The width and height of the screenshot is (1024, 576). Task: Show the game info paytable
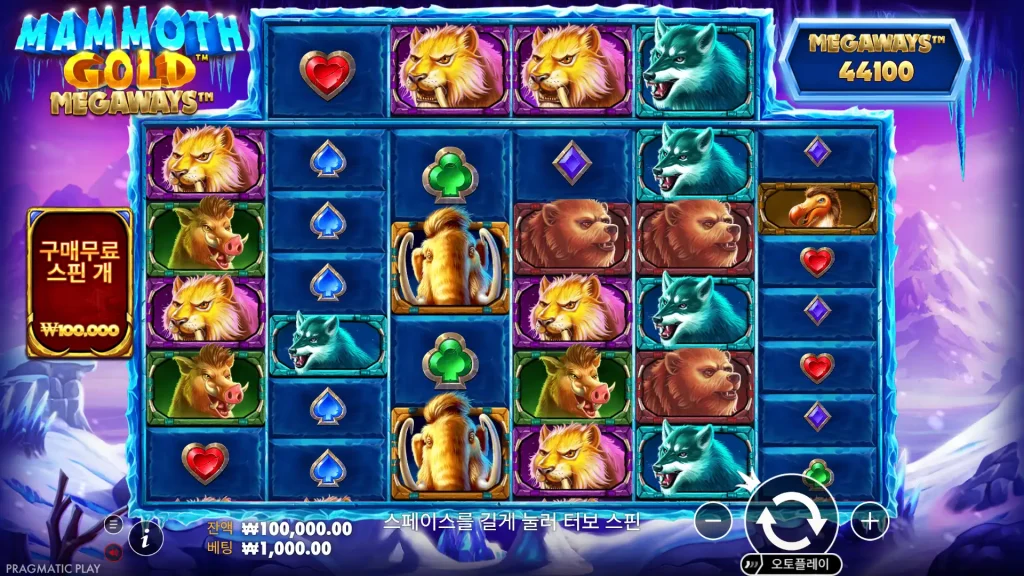coord(146,538)
